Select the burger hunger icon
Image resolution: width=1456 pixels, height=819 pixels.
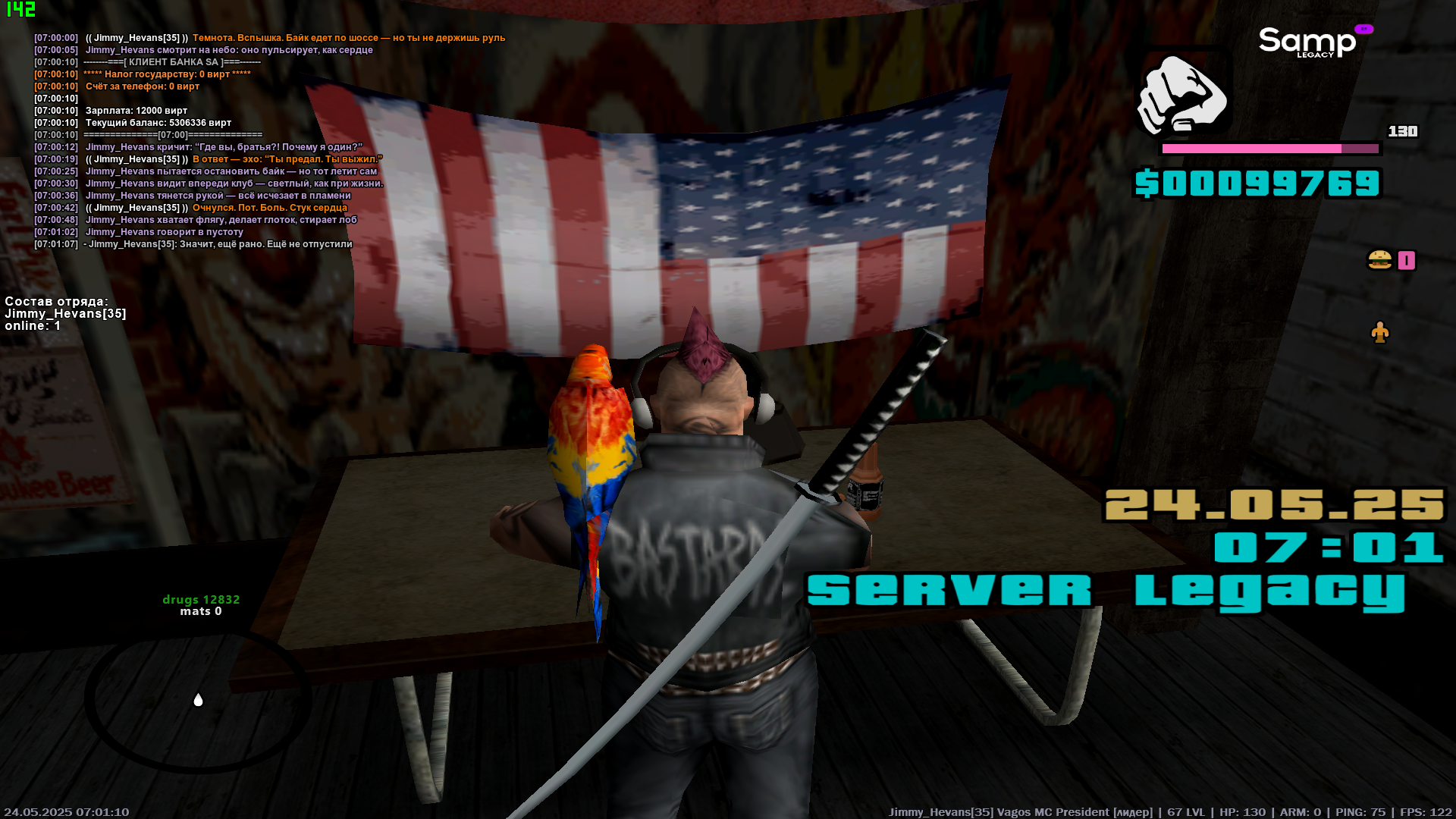(x=1379, y=260)
